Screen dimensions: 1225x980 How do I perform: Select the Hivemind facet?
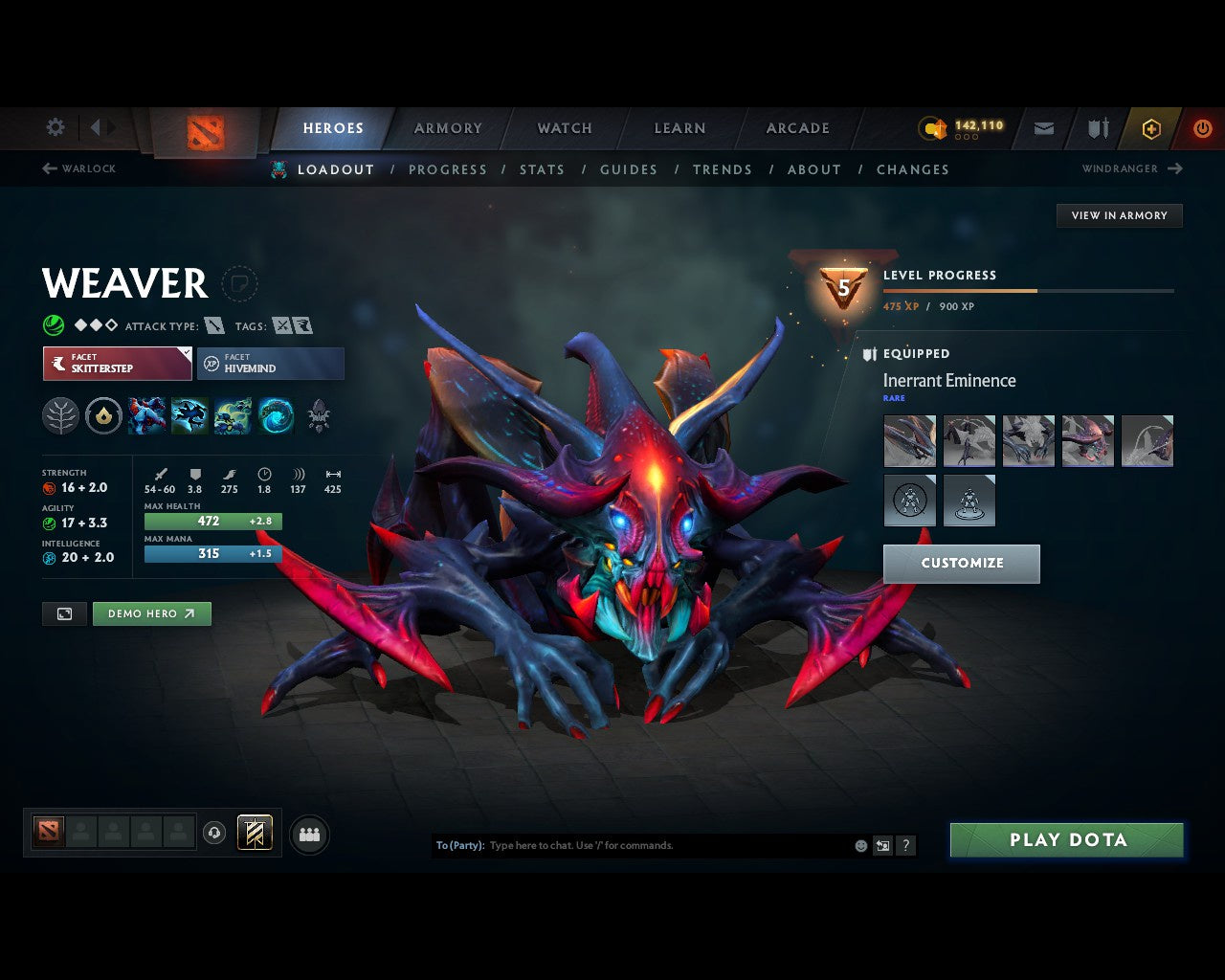pos(271,364)
